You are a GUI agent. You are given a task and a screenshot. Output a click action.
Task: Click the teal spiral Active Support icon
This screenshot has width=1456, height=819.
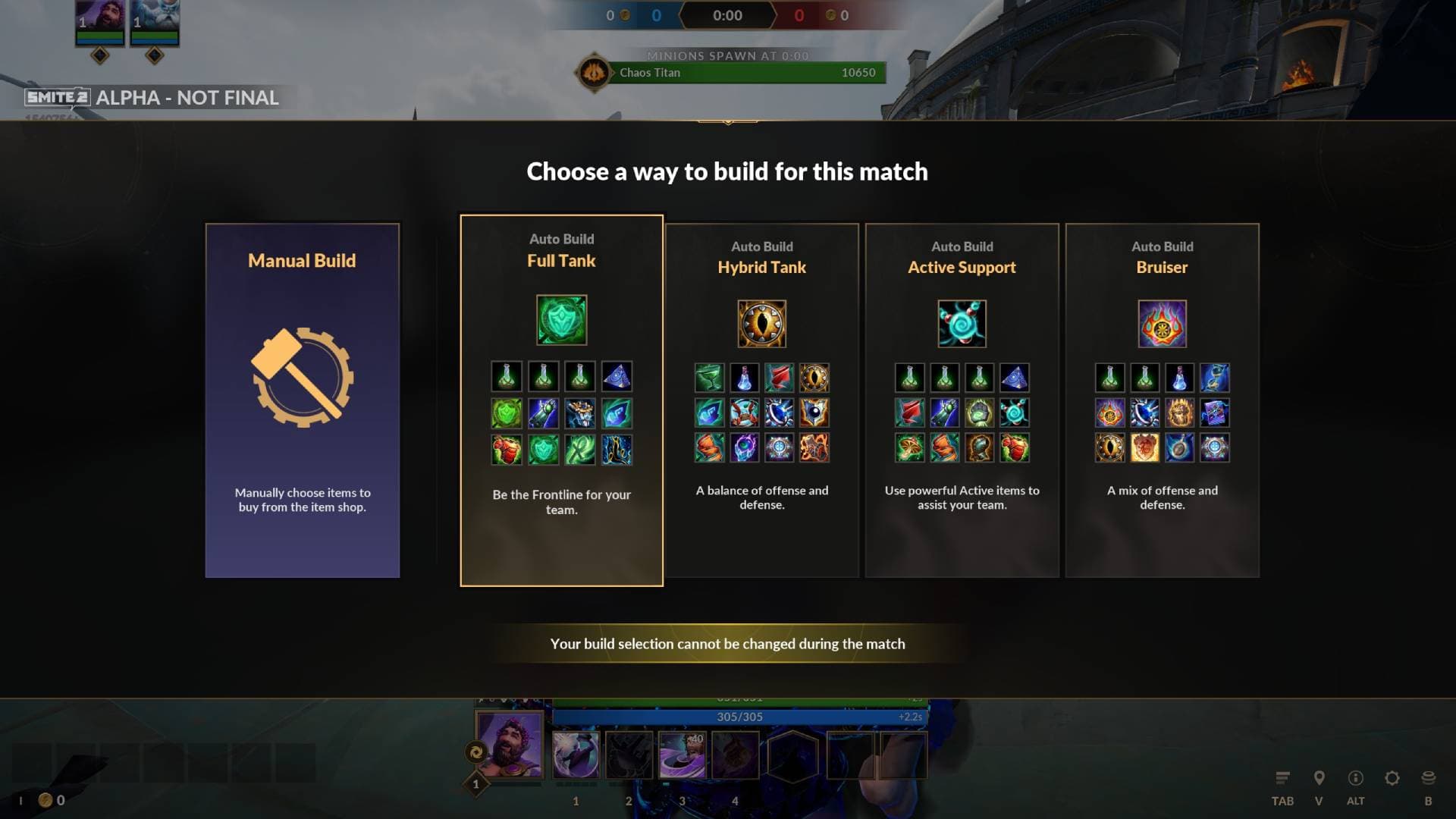point(962,324)
